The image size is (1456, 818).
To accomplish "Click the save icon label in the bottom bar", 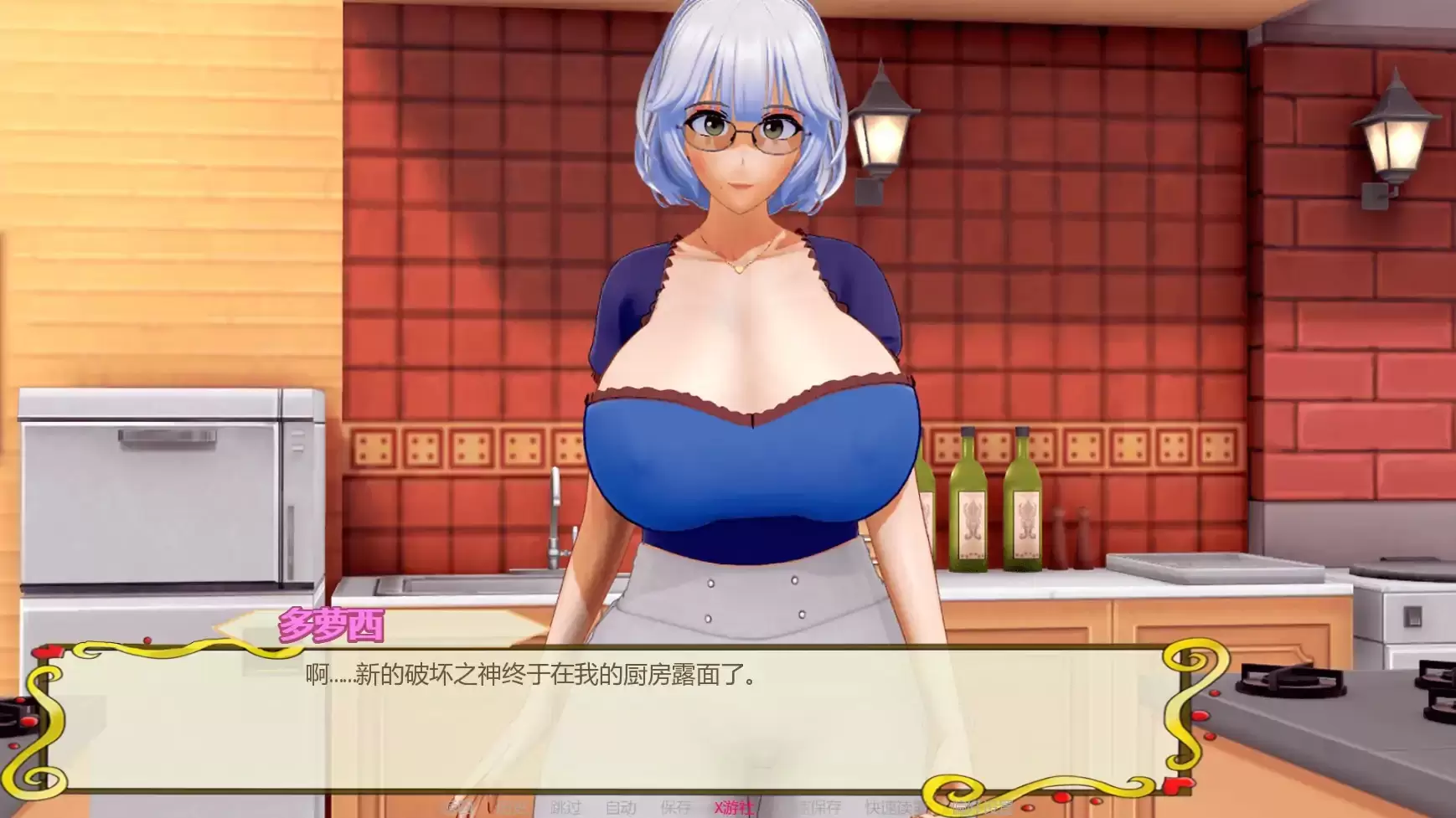I will tap(674, 808).
